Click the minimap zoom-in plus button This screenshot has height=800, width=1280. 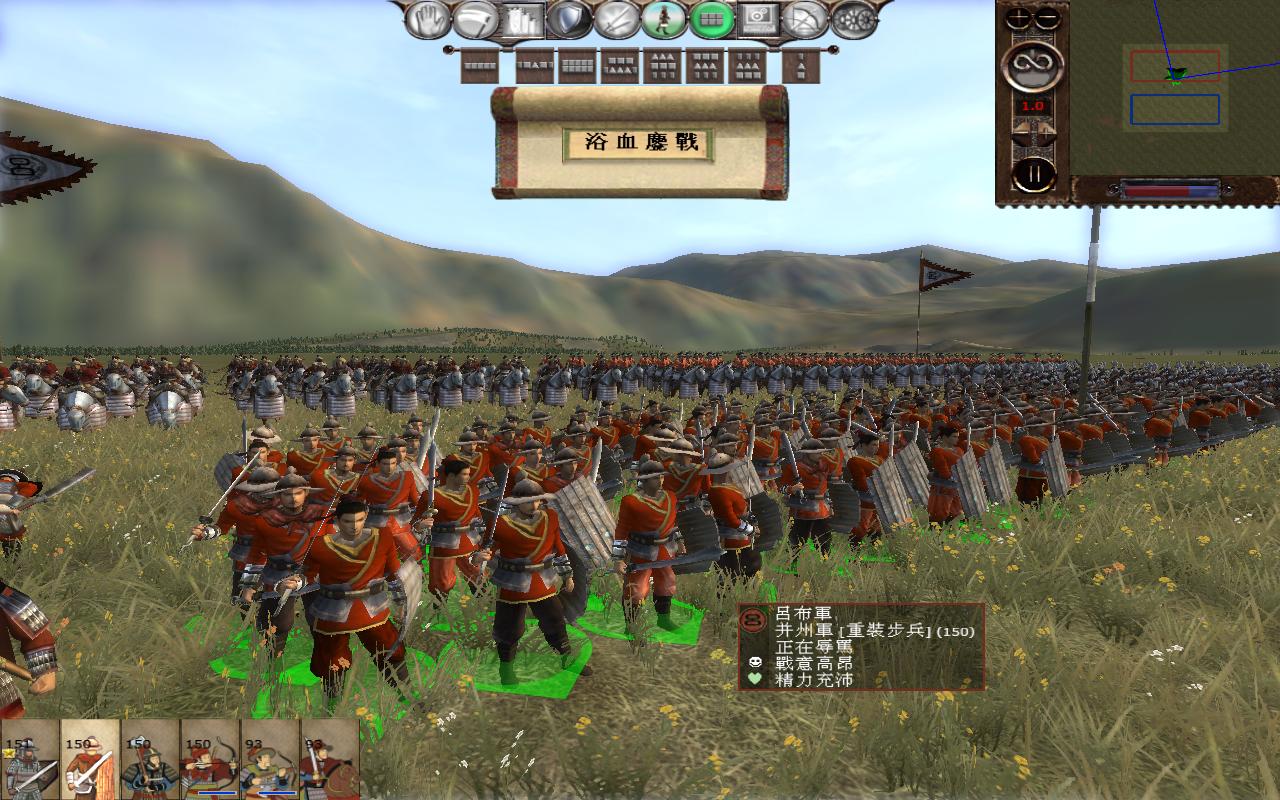(x=1020, y=17)
